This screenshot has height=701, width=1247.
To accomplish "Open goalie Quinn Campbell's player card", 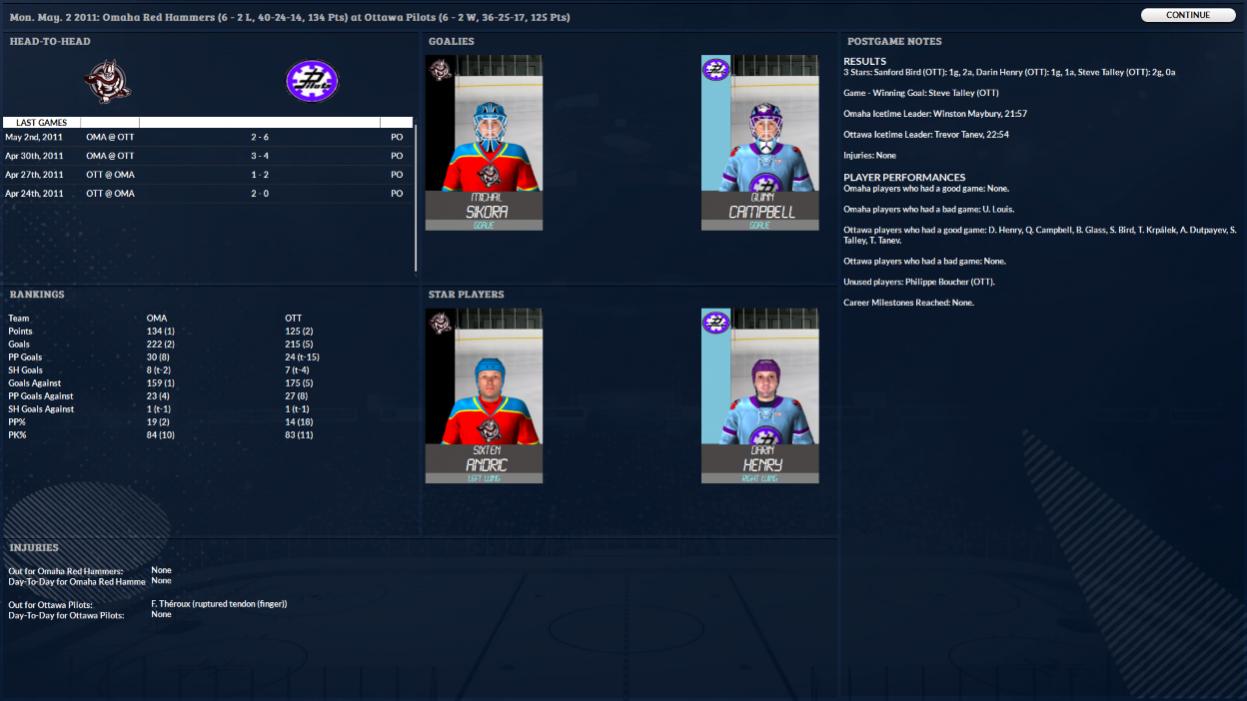I will point(760,142).
